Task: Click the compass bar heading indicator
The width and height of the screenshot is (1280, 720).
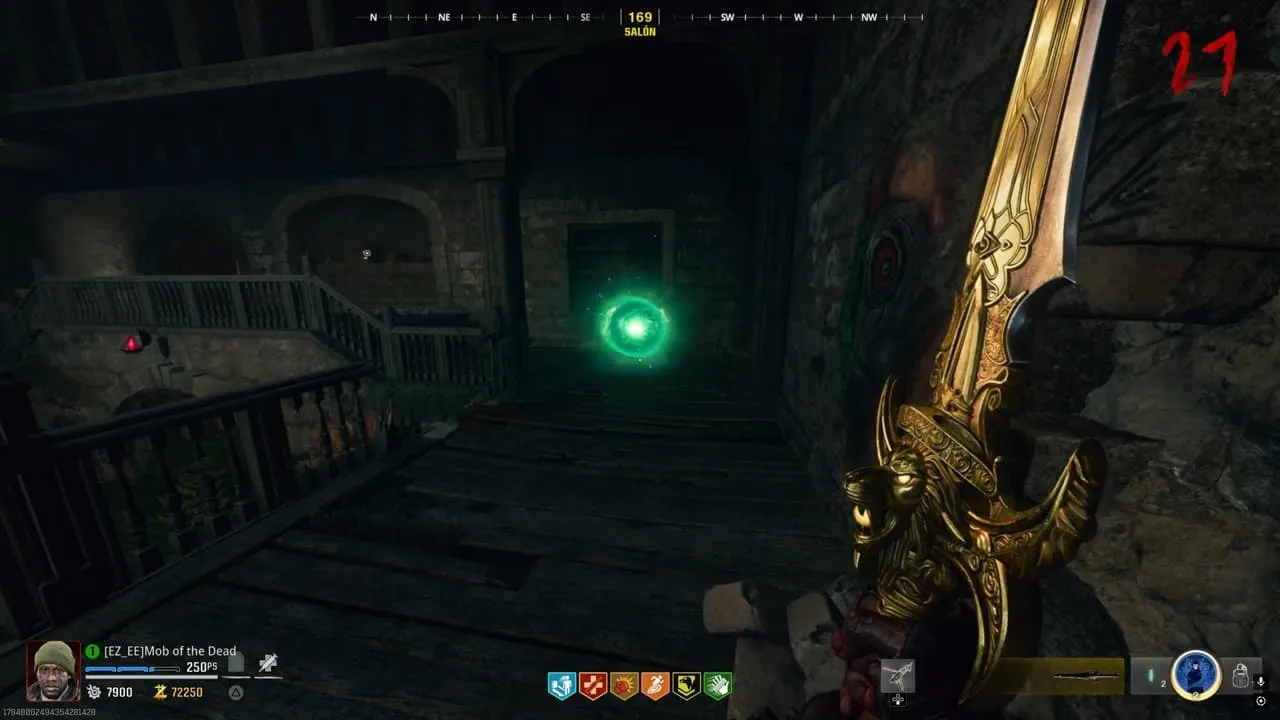Action: [640, 17]
